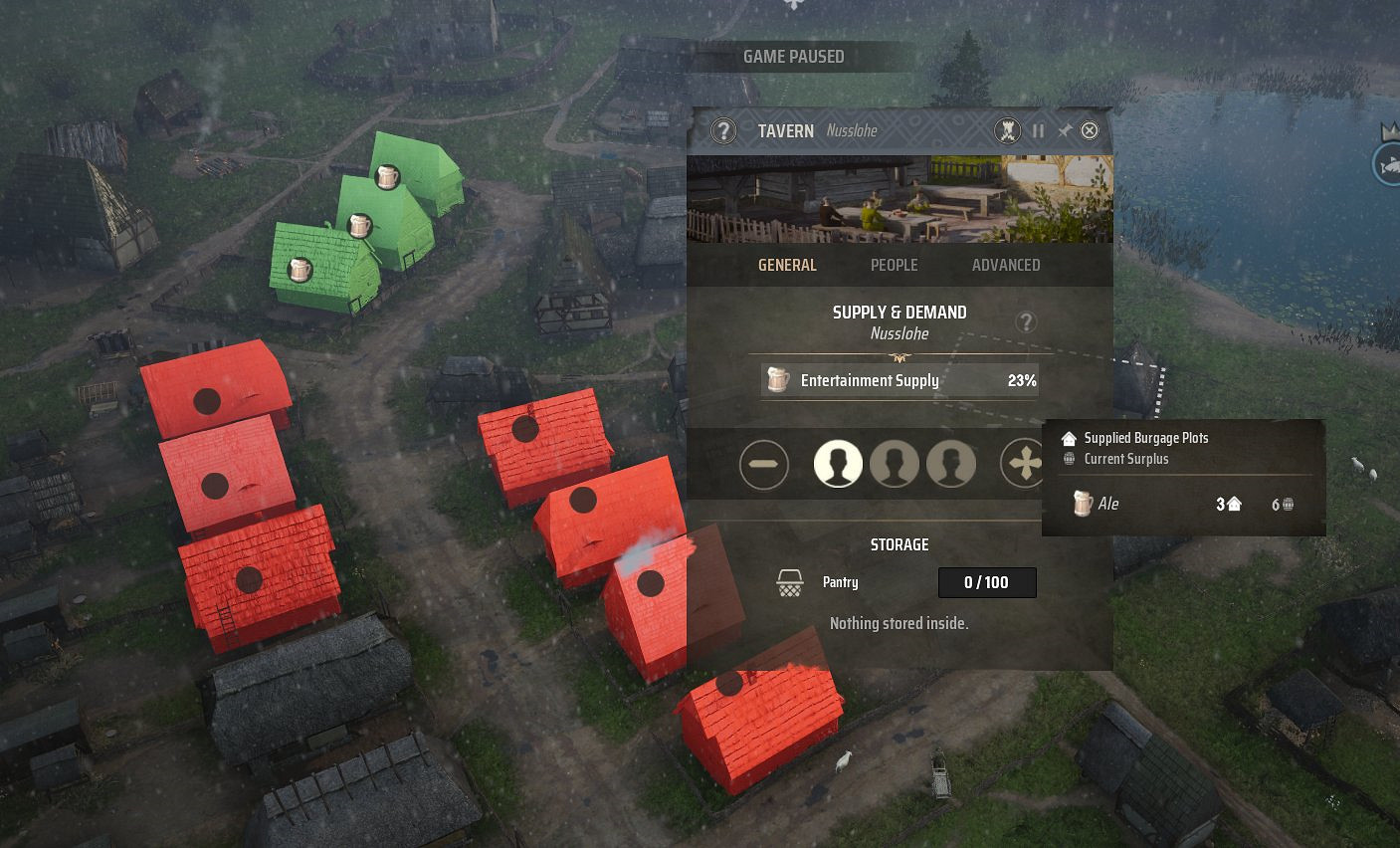Click the Entertainment Supply row
Screen dimensions: 1400x848
coord(900,380)
